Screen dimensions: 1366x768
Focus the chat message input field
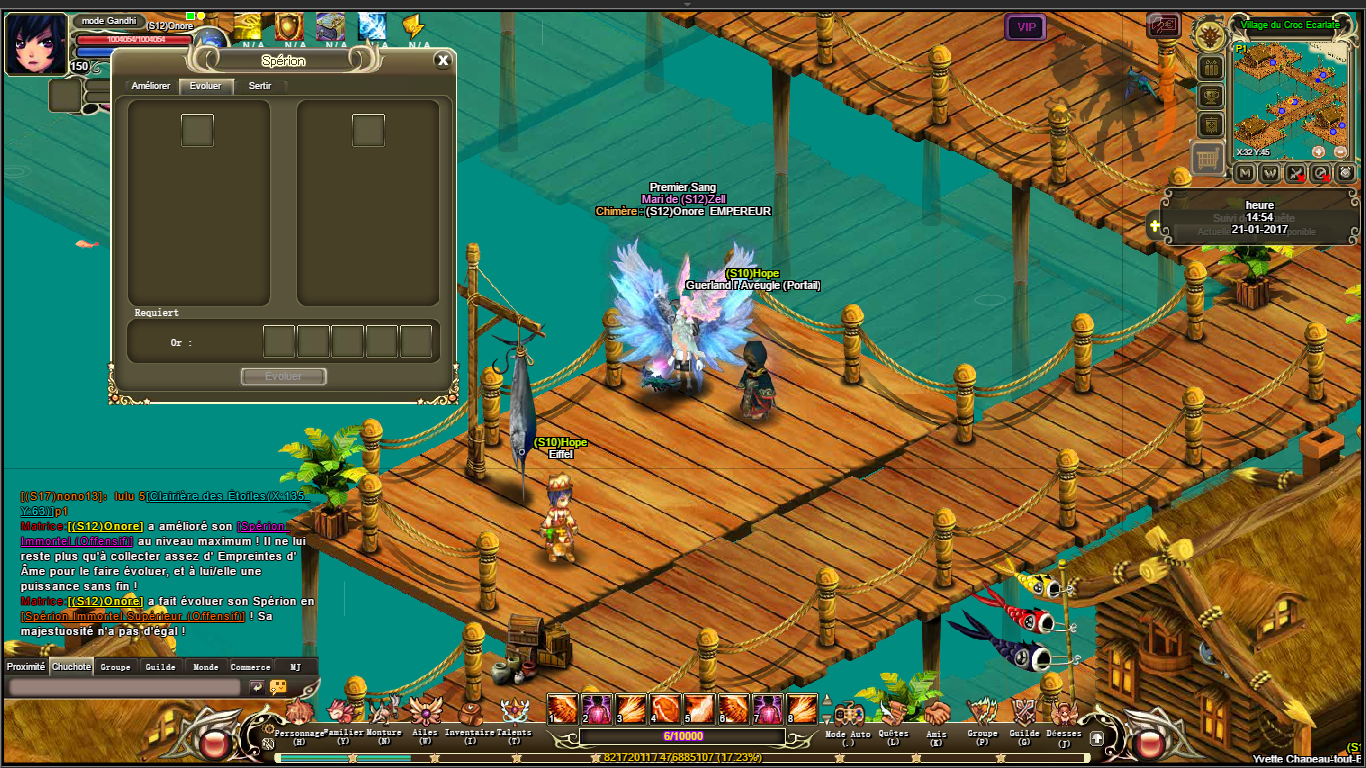[125, 687]
